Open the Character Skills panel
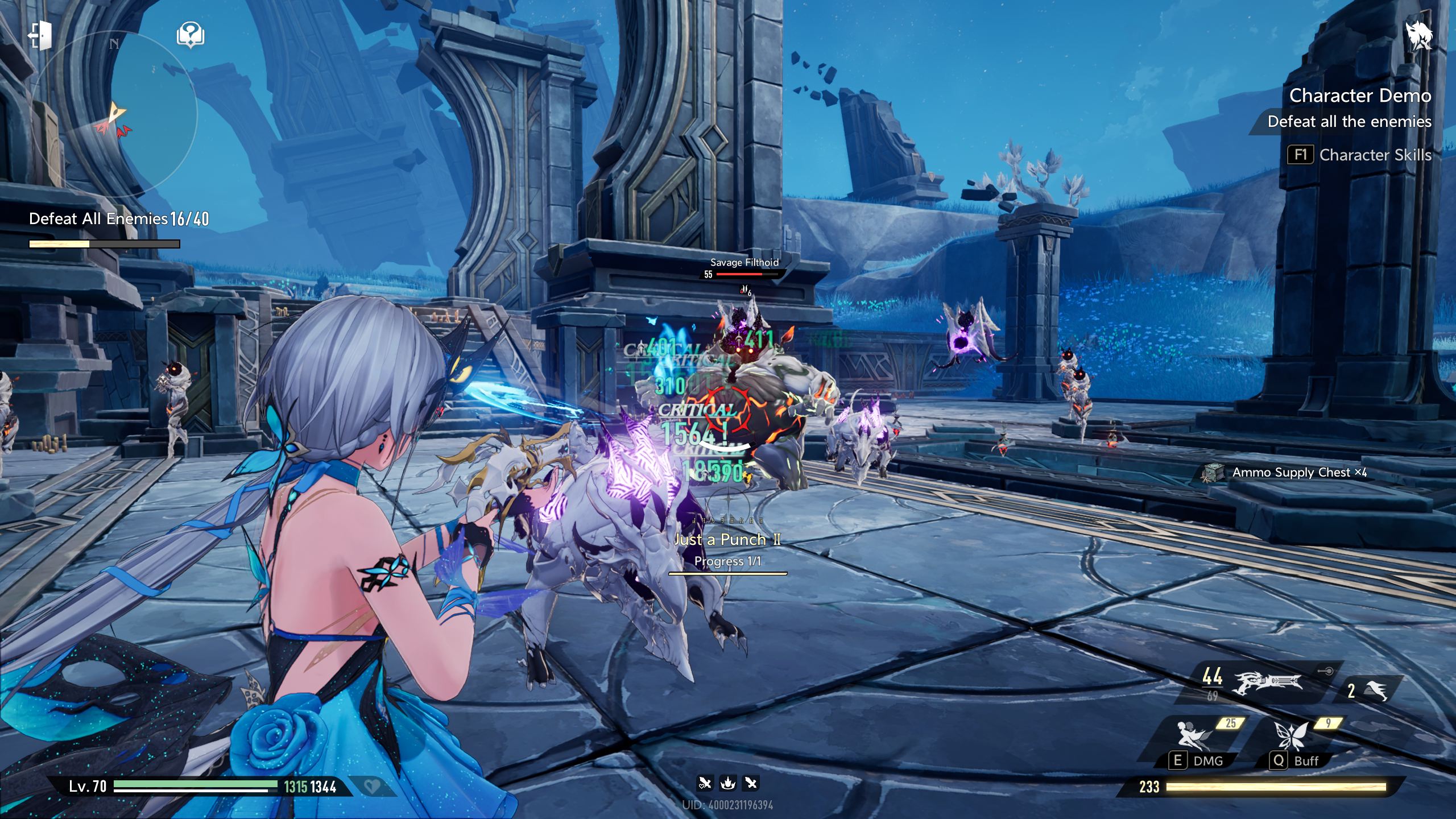1456x819 pixels. [x=1359, y=155]
